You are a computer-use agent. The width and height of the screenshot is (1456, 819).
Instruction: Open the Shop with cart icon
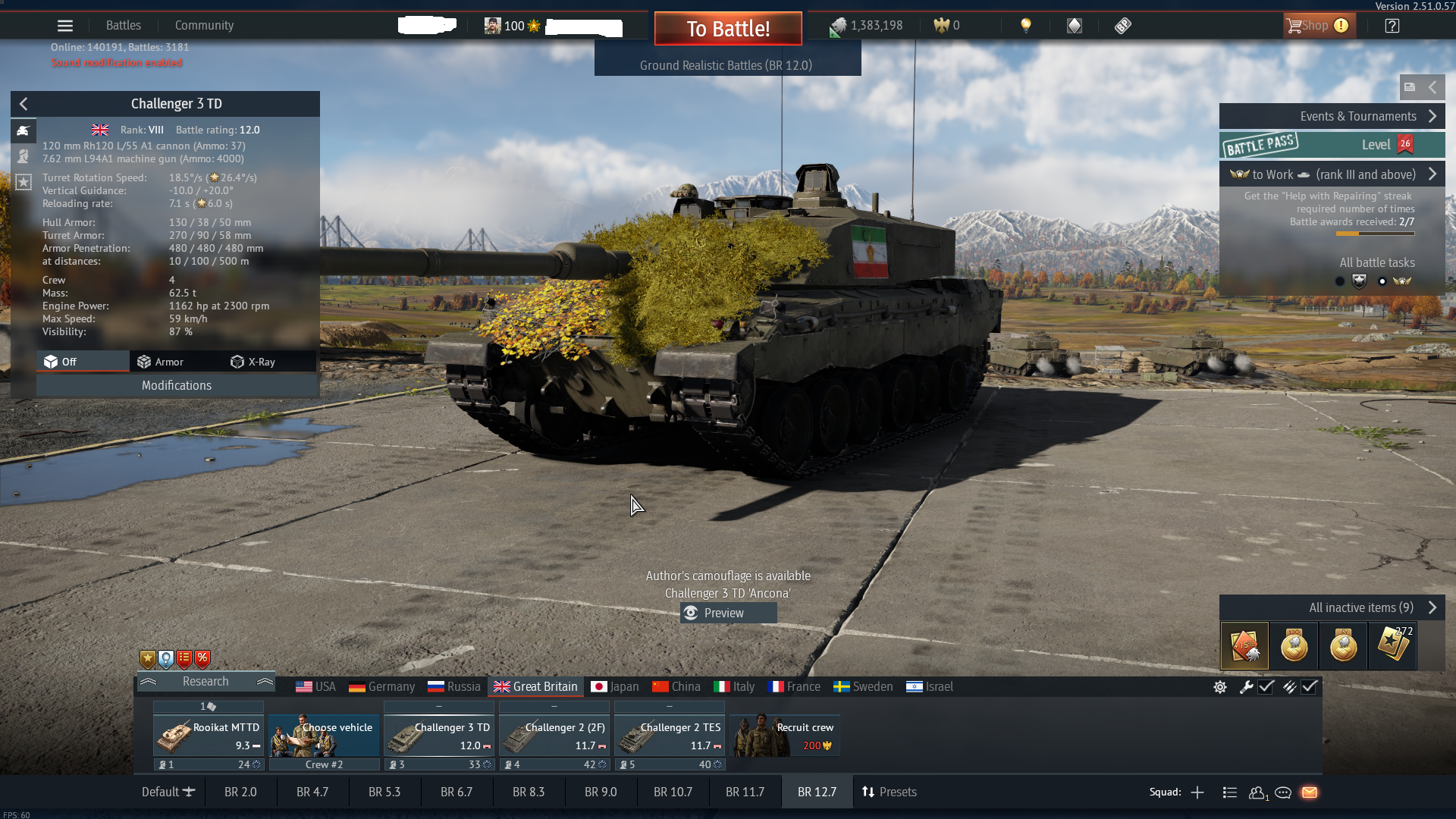click(1317, 25)
